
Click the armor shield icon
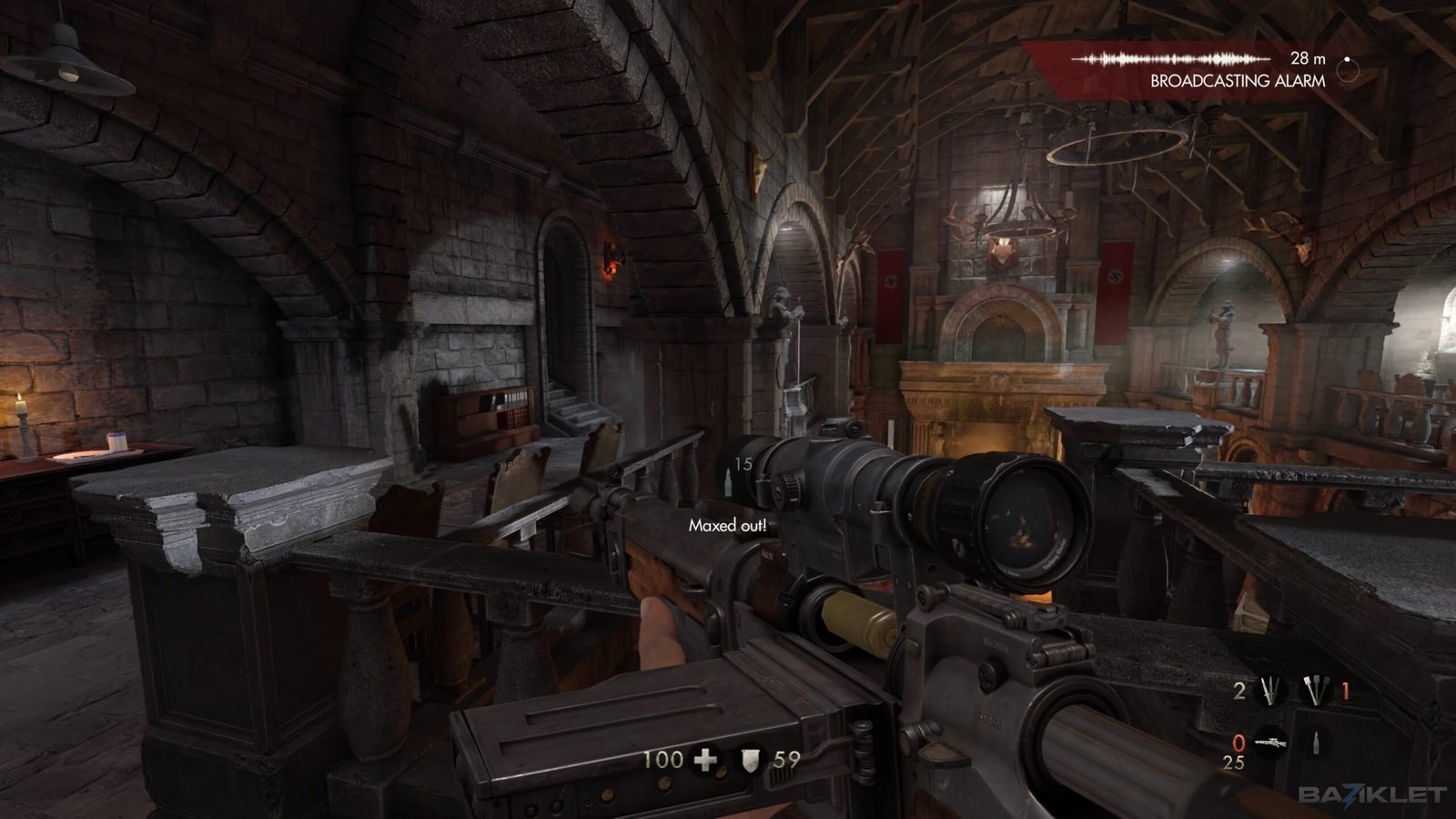[750, 759]
